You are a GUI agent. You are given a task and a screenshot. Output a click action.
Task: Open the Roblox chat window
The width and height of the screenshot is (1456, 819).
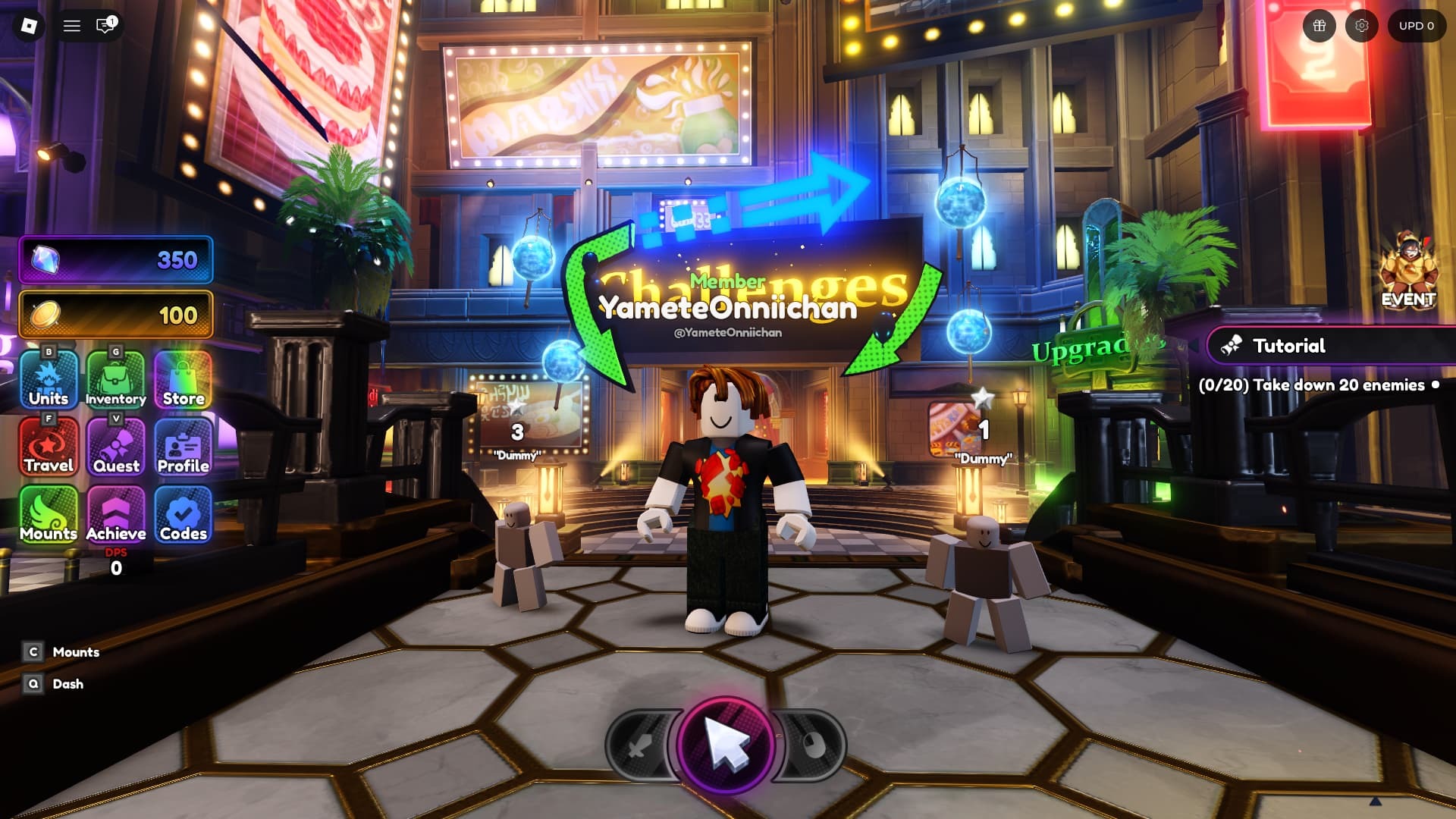105,26
